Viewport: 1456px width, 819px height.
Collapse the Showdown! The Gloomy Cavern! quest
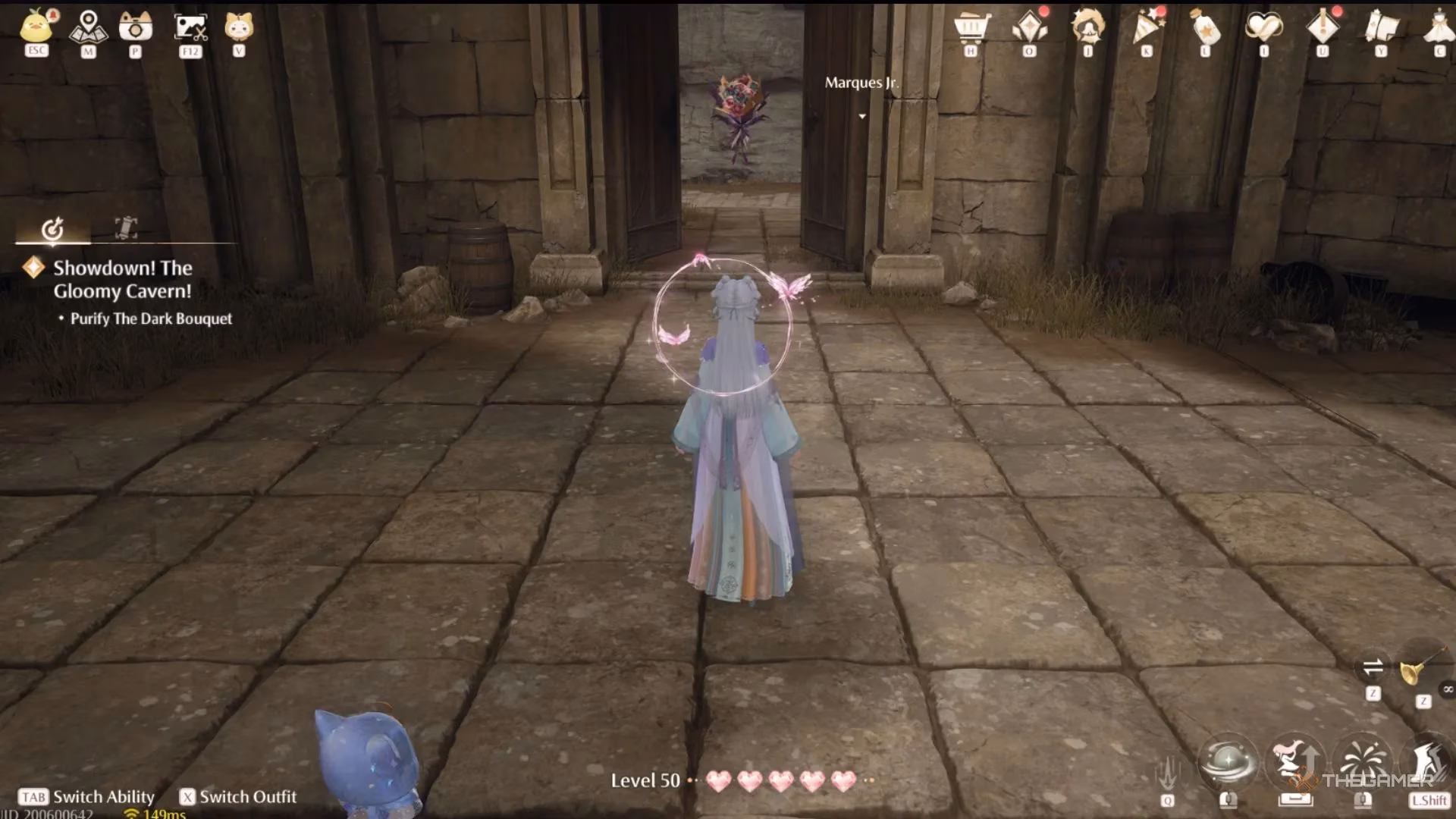pyautogui.click(x=121, y=279)
